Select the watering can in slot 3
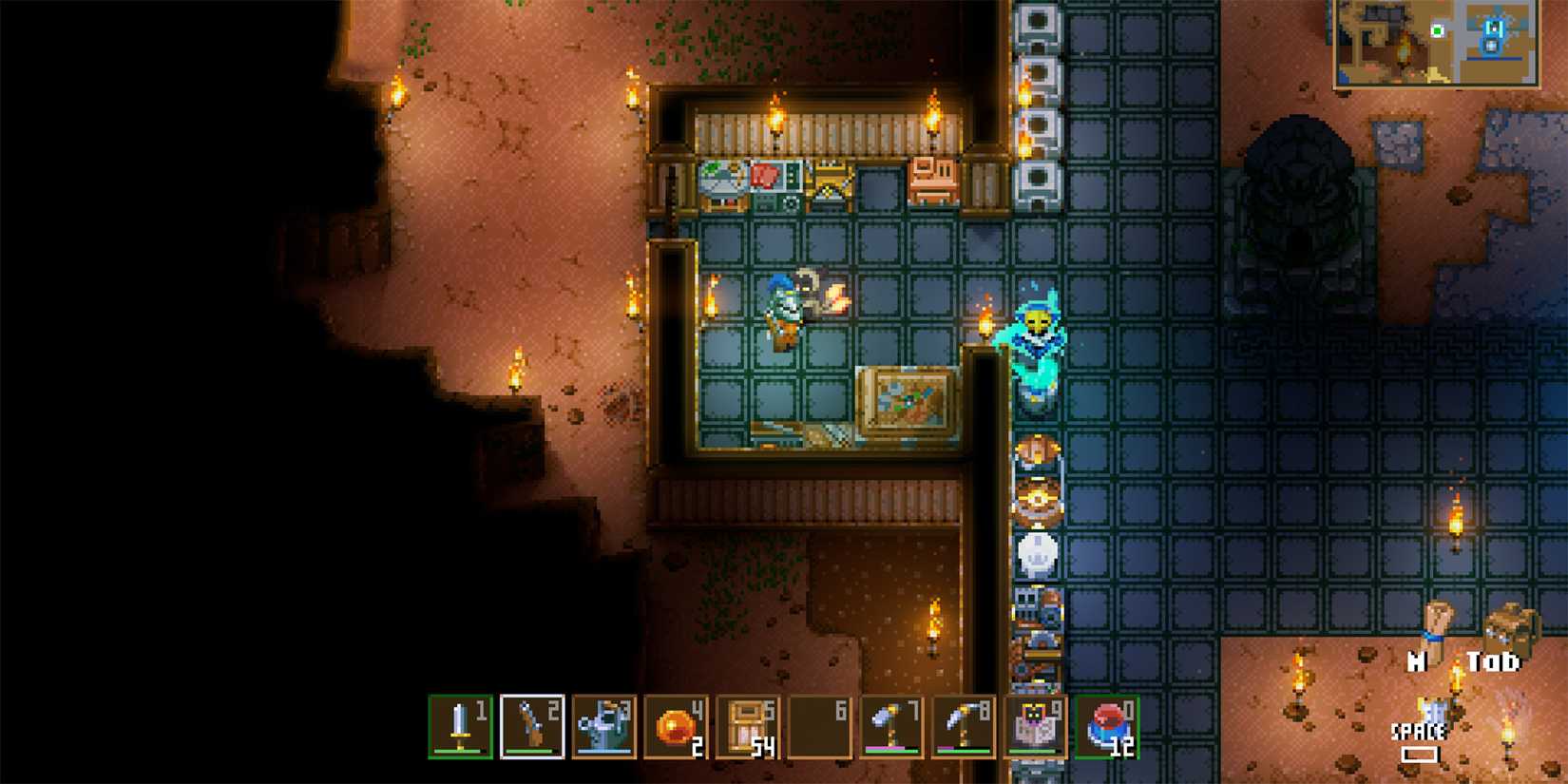This screenshot has width=1568, height=784. point(602,725)
